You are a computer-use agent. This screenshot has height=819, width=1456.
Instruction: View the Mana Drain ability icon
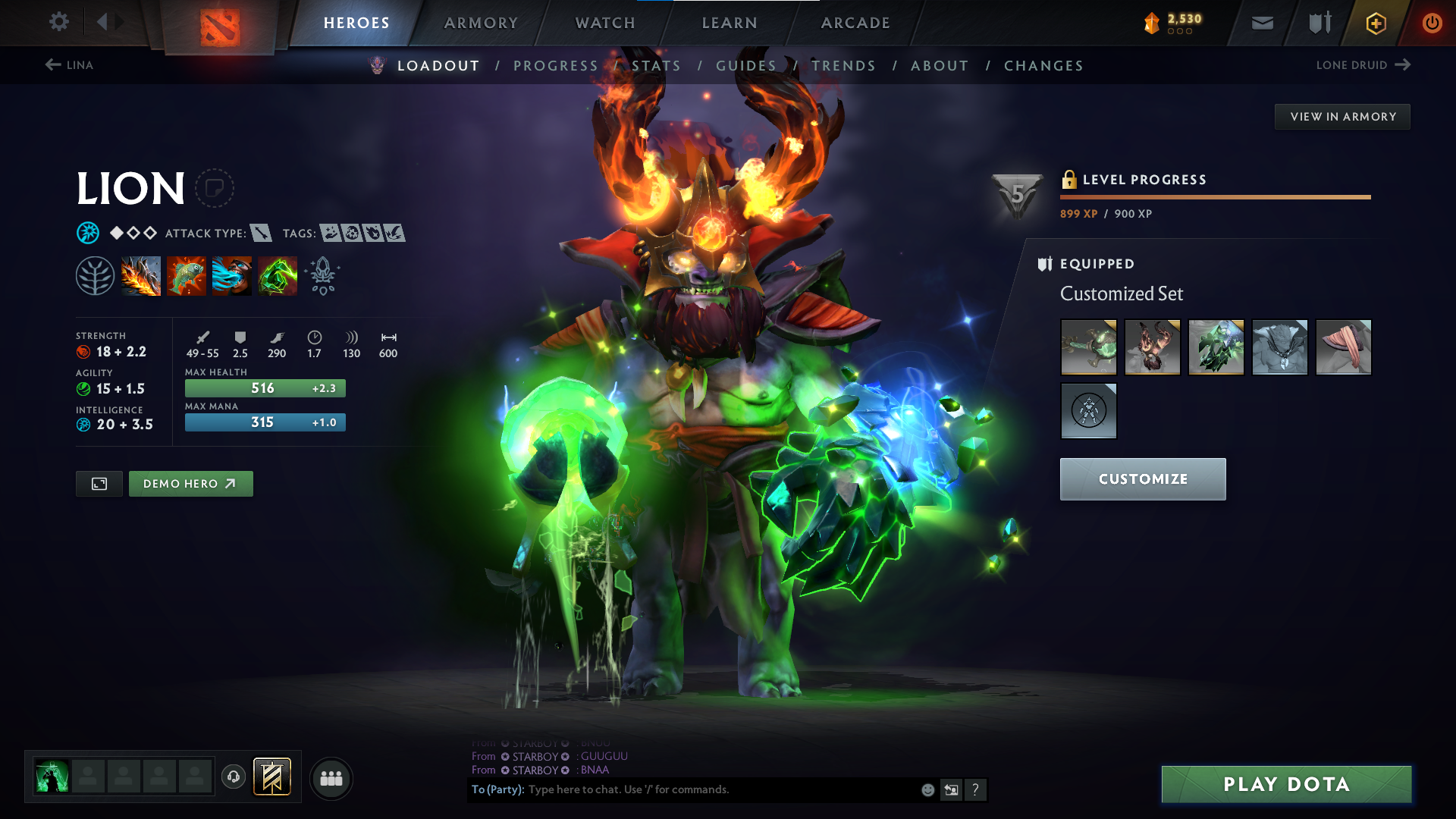(232, 275)
